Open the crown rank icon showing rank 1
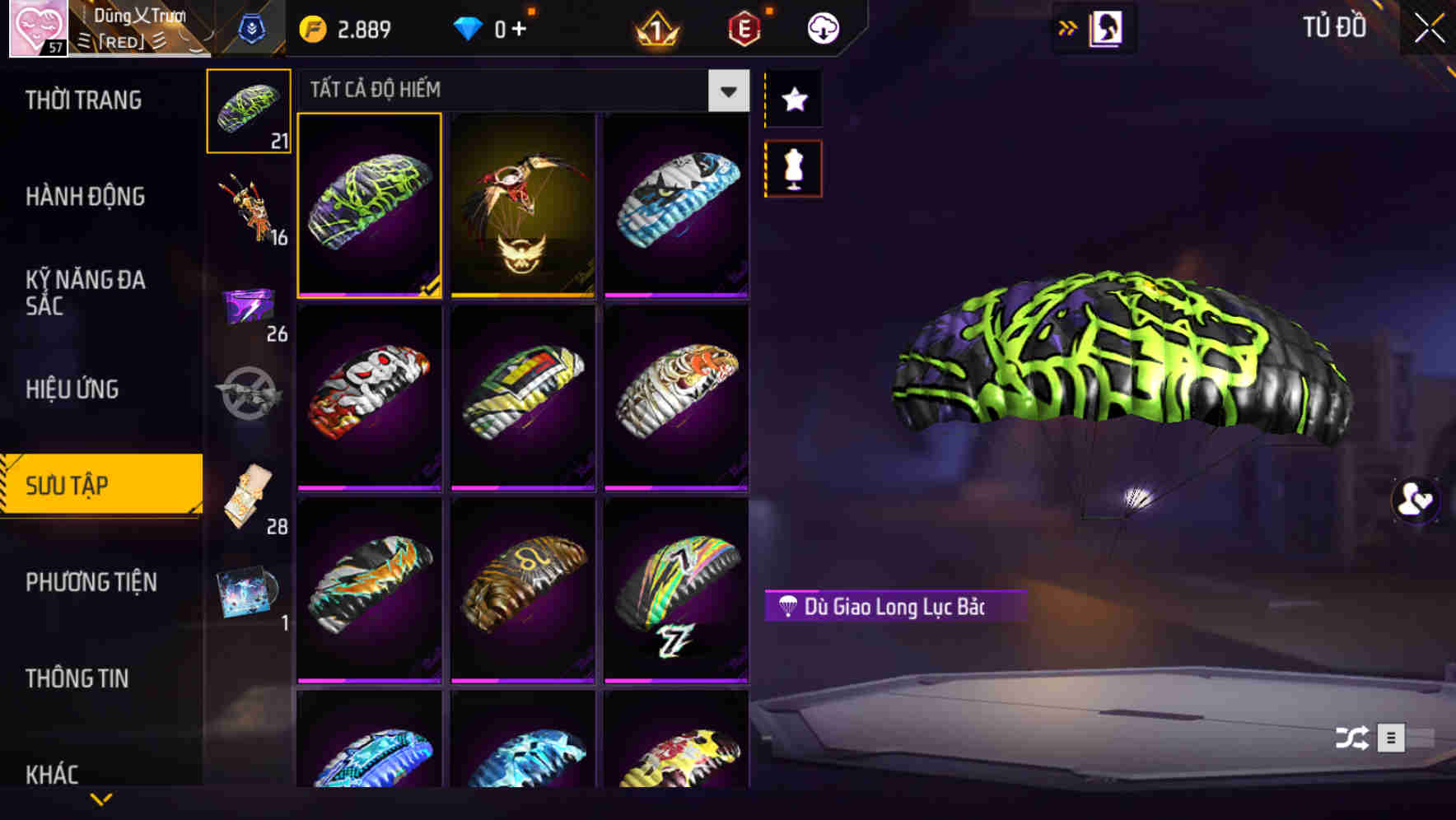 (x=655, y=27)
